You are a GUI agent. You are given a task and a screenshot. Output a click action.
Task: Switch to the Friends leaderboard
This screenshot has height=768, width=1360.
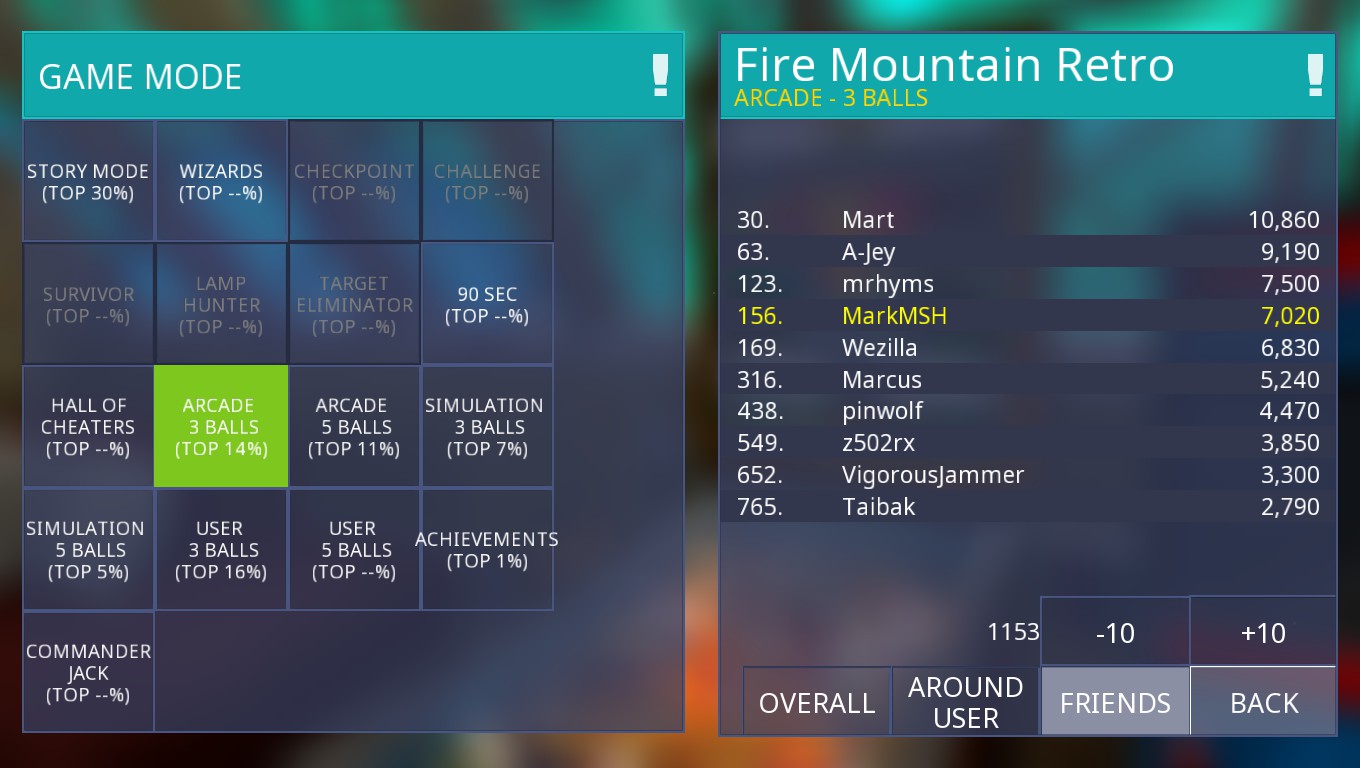coord(1115,702)
